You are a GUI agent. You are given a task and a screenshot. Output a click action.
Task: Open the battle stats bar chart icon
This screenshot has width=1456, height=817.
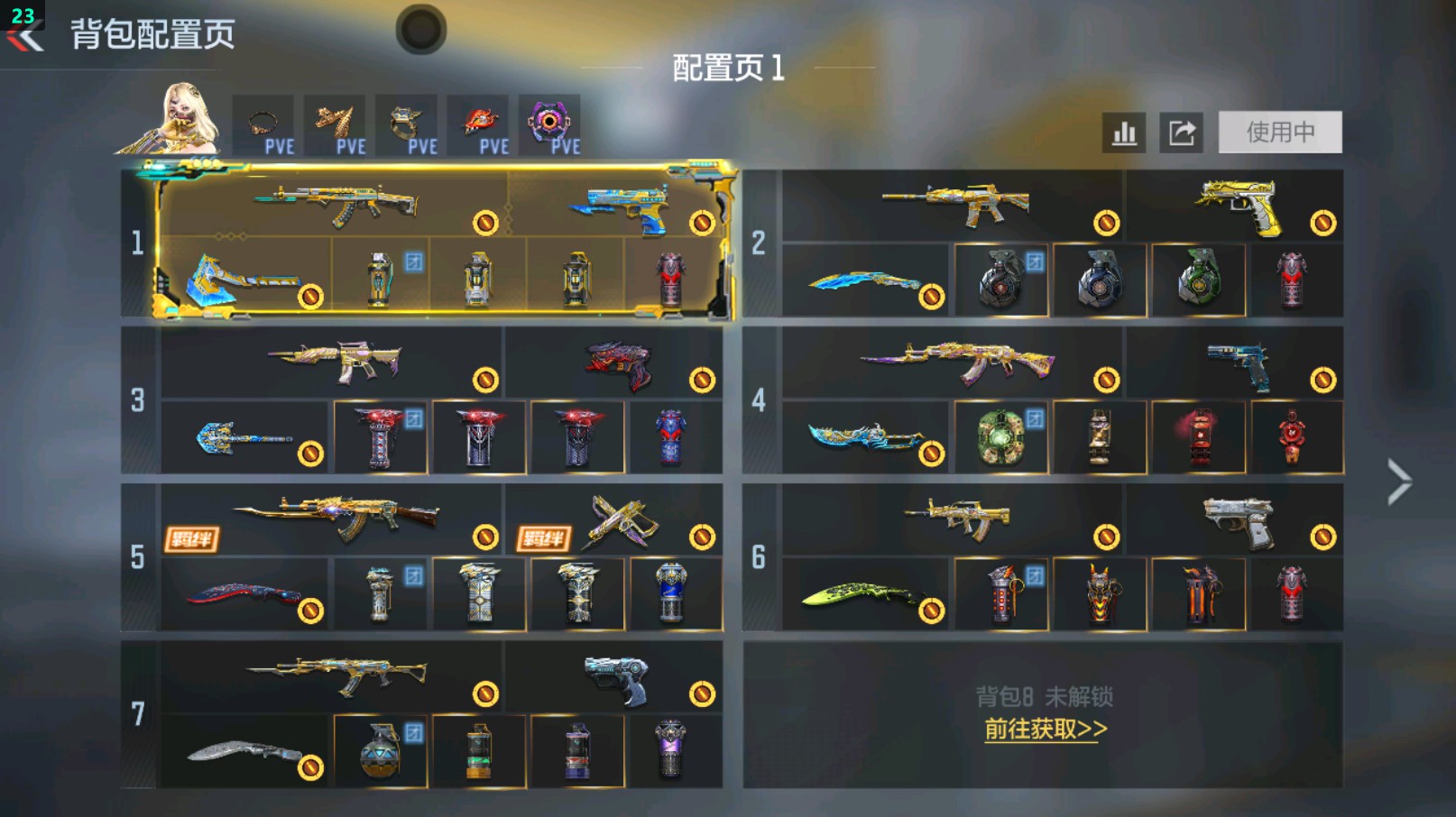[1122, 132]
